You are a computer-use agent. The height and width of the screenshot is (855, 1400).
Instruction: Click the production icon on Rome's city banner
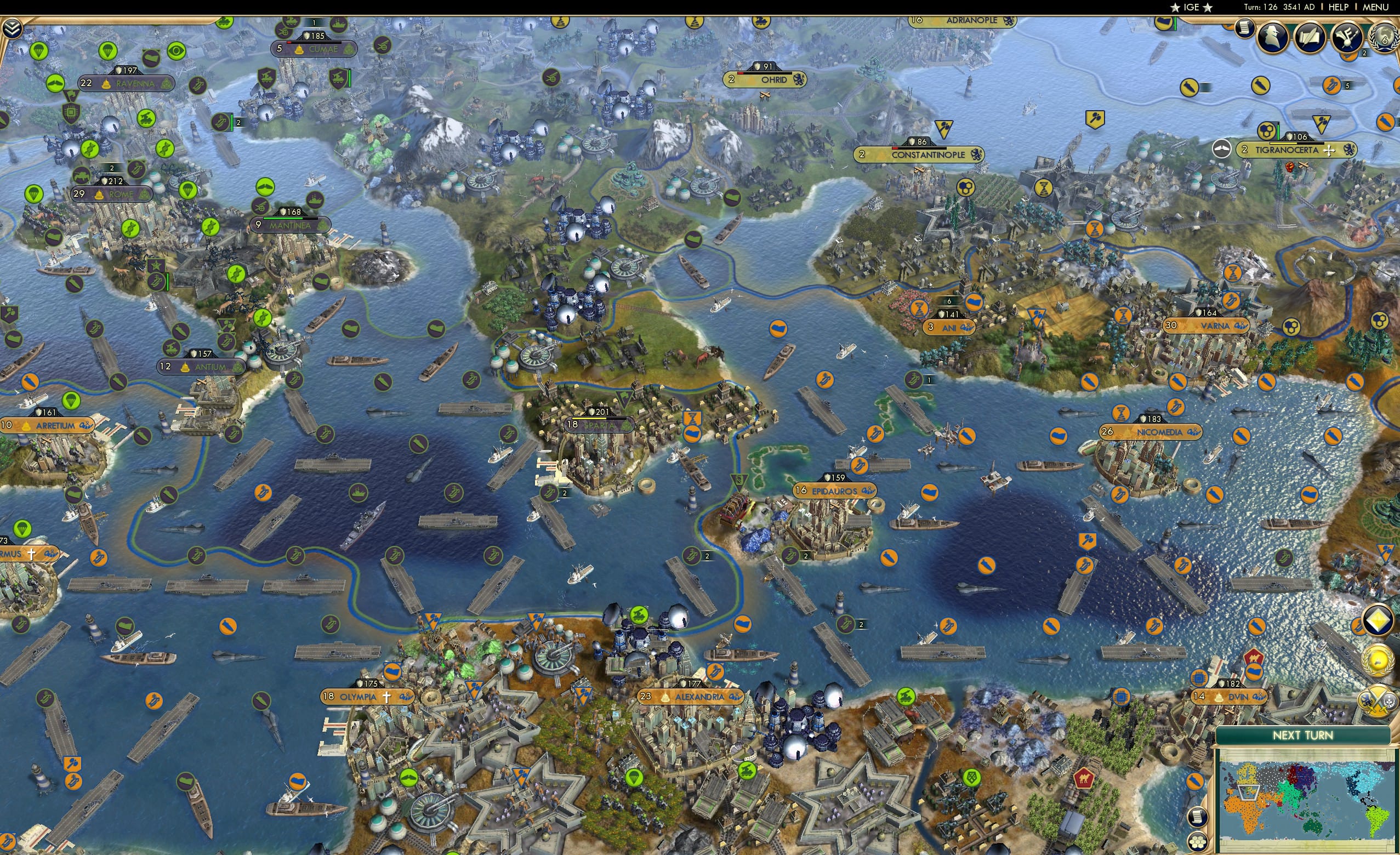[x=144, y=195]
